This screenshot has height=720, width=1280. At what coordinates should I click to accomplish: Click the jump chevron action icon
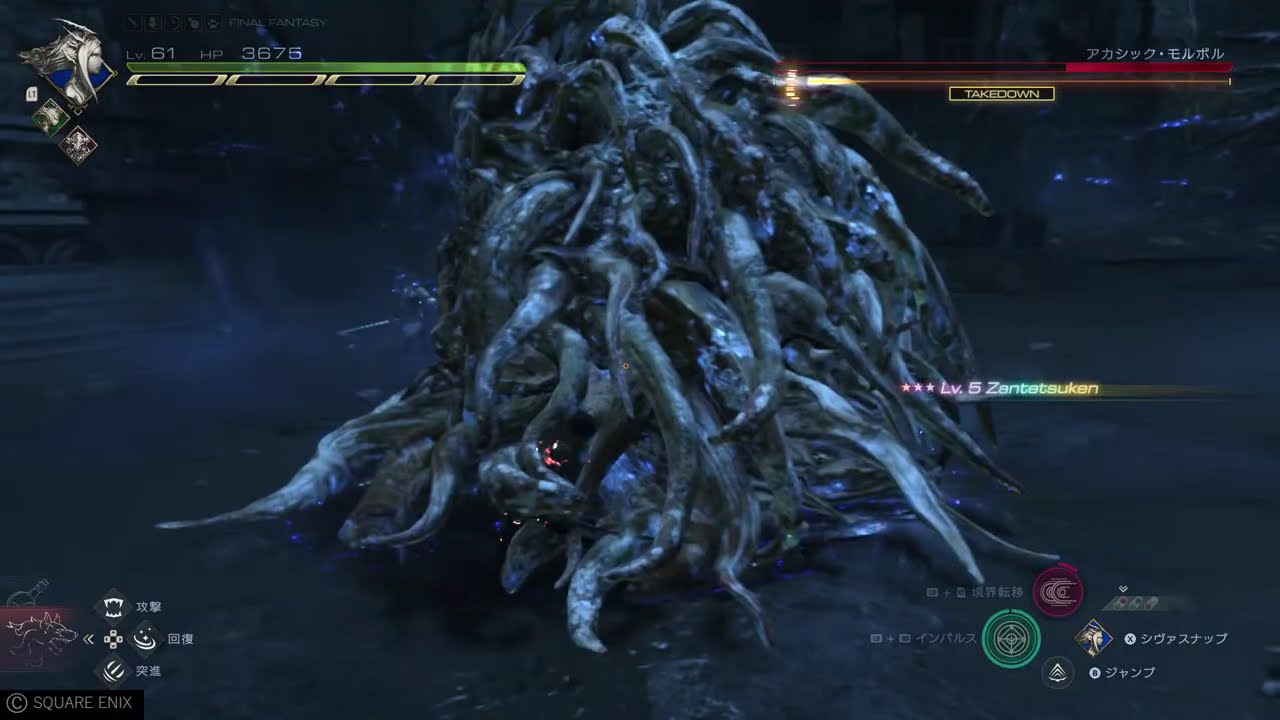1057,673
